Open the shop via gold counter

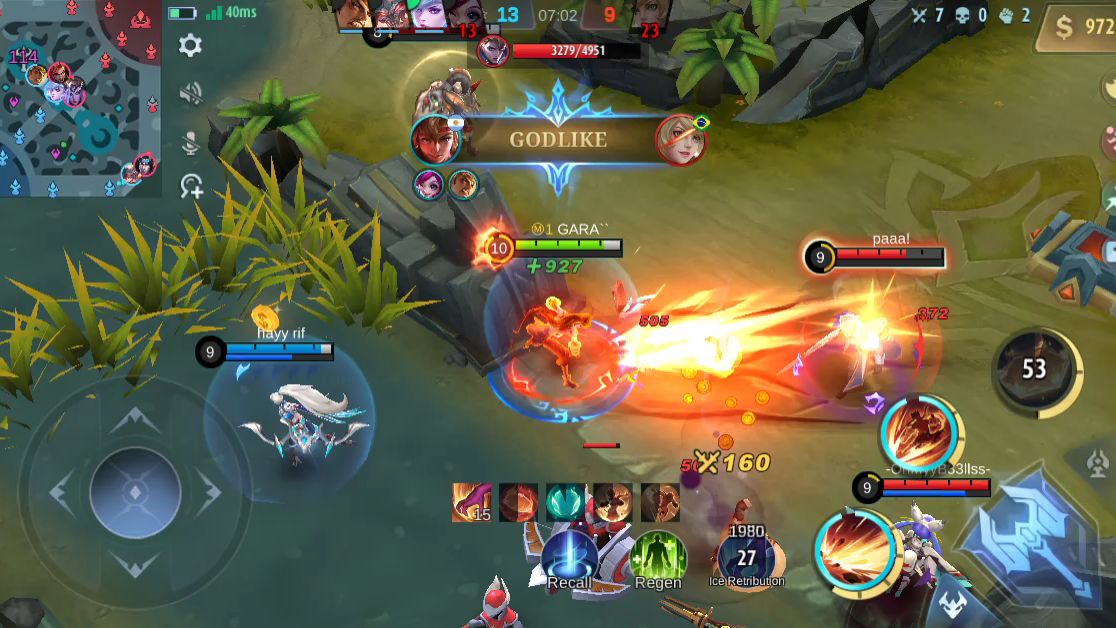coord(1074,28)
